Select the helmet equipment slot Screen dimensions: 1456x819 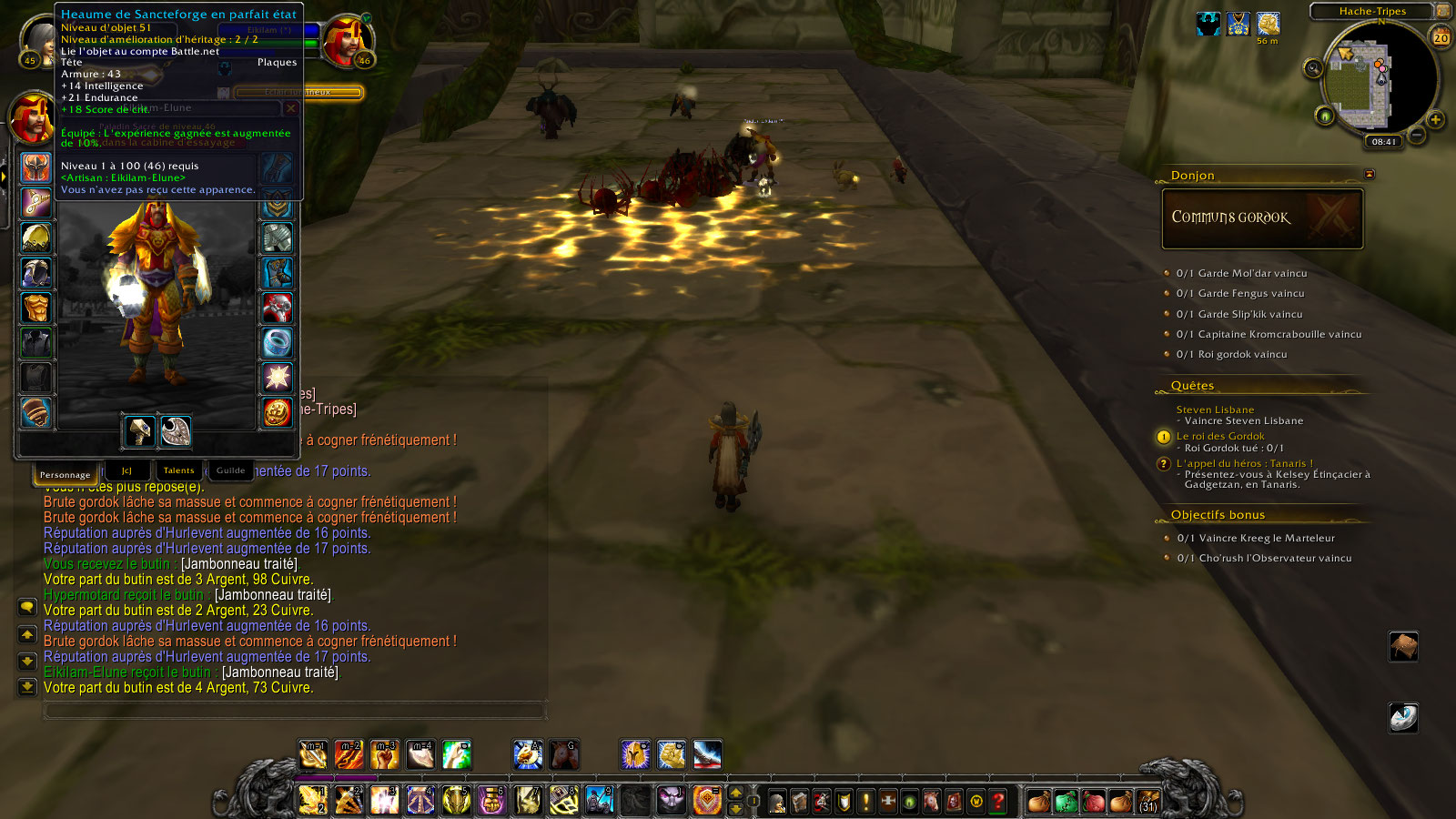[x=36, y=168]
